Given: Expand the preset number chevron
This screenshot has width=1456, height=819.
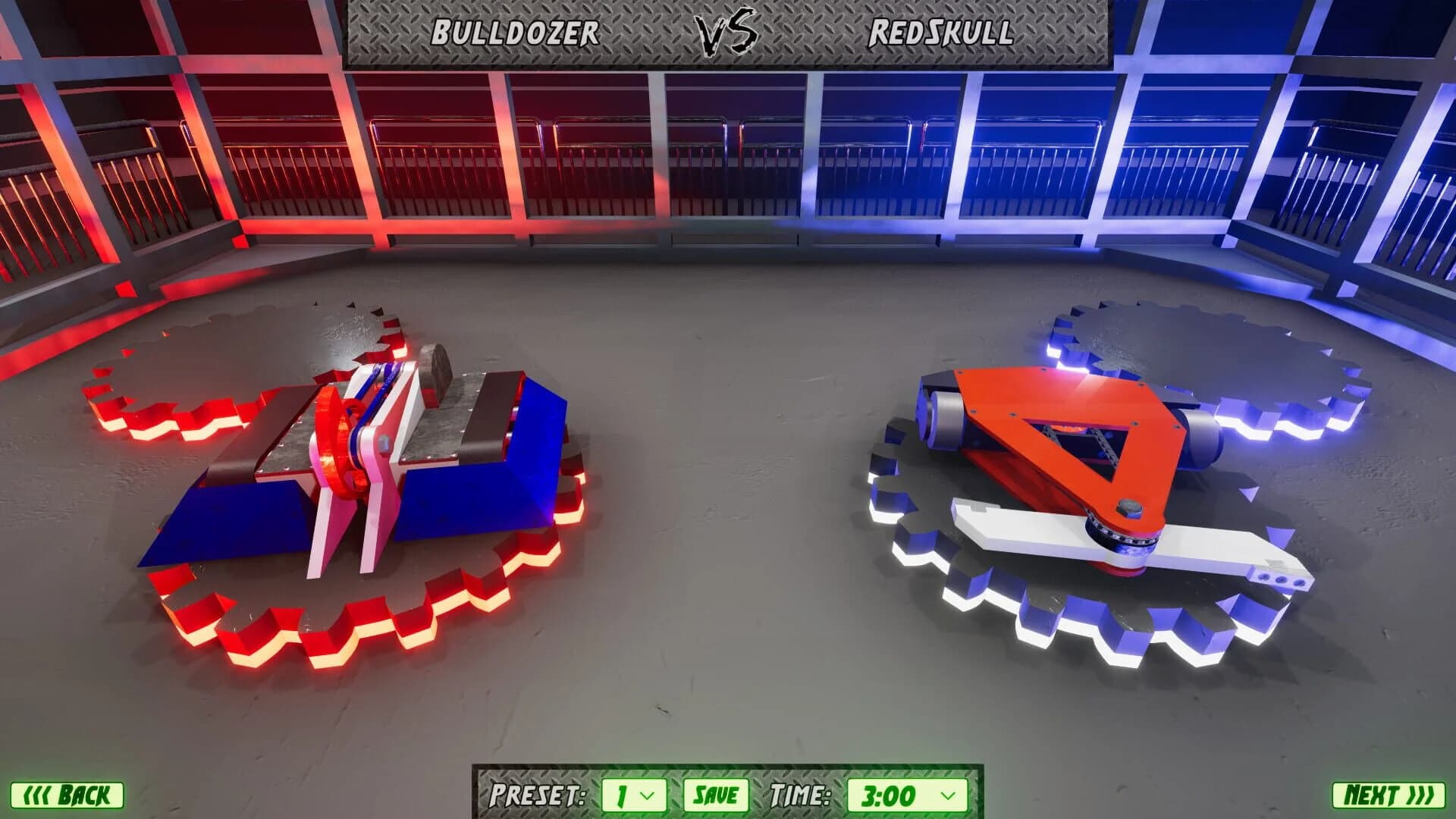Looking at the screenshot, I should 648,795.
